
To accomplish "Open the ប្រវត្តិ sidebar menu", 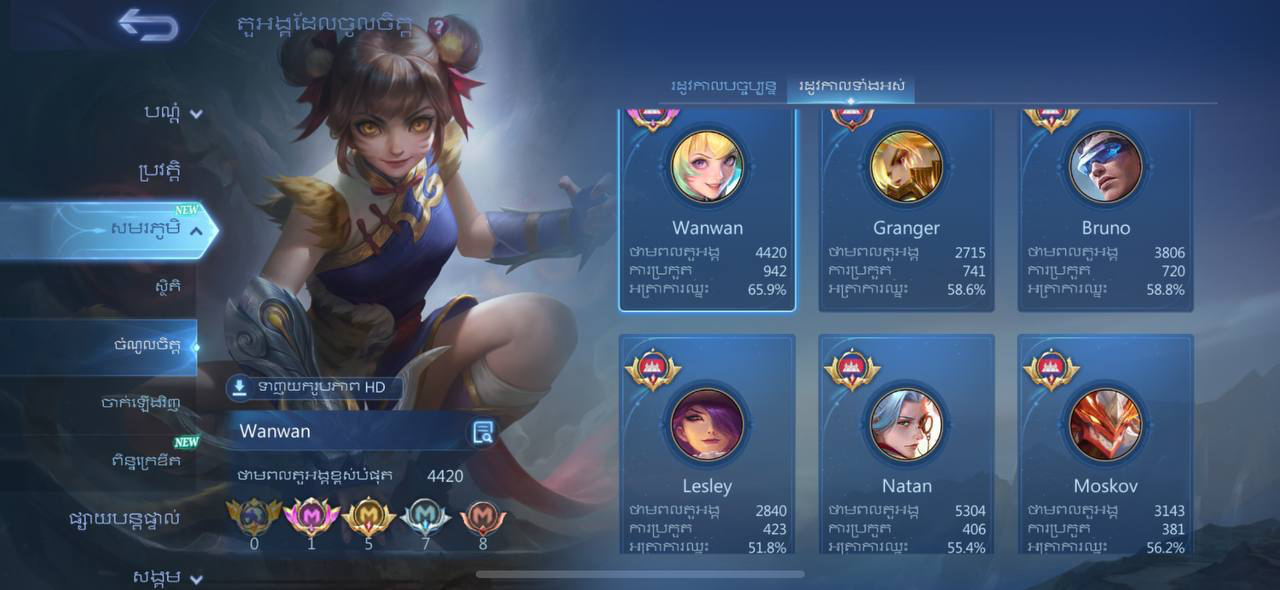I will [x=160, y=171].
